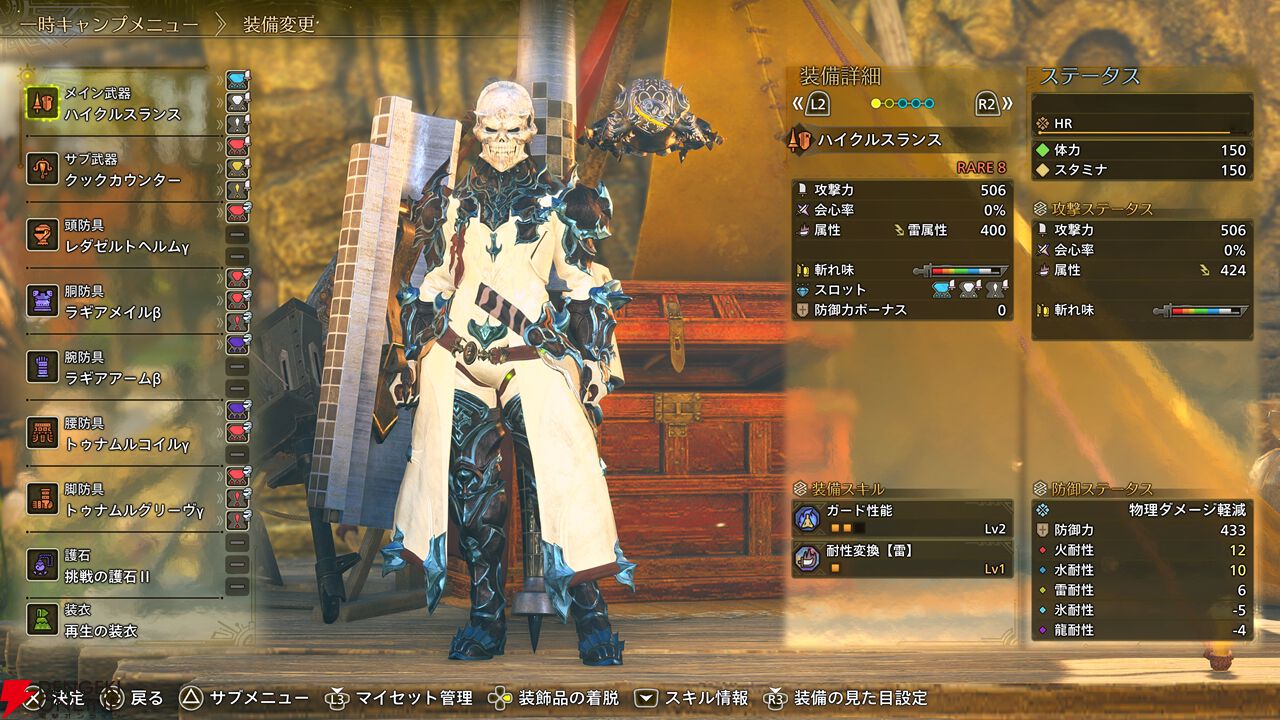
Task: Choose sub weapon クックカウンター slot
Action: click(122, 170)
